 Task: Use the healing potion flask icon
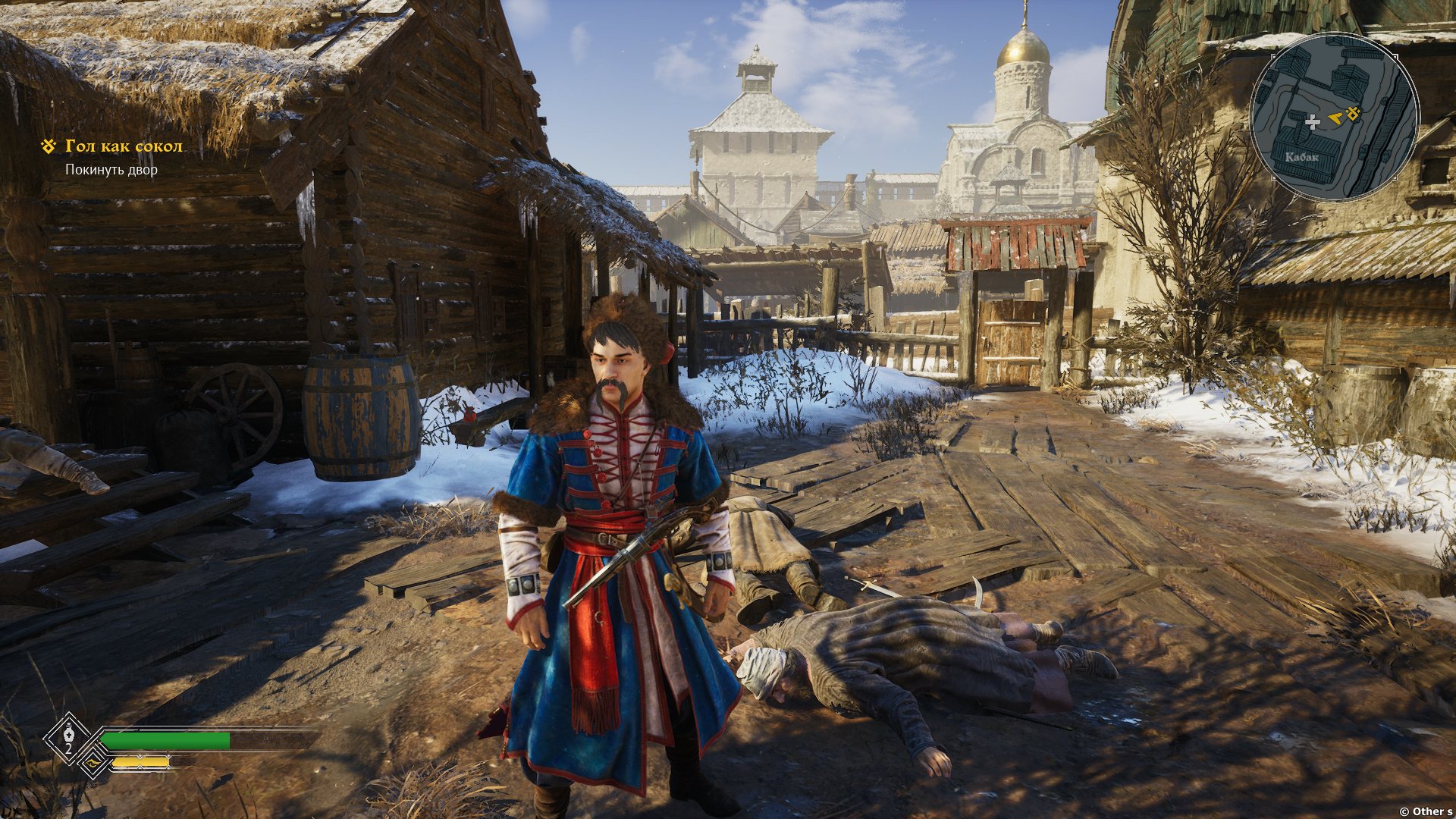[x=69, y=735]
